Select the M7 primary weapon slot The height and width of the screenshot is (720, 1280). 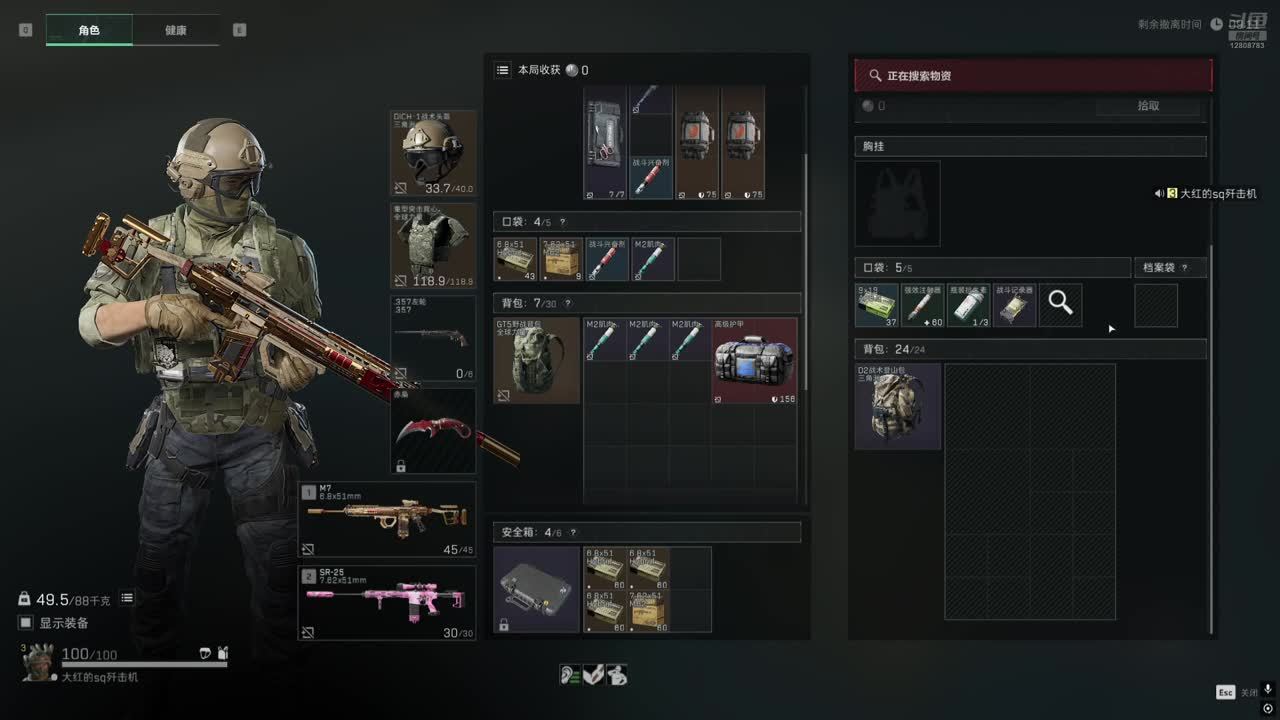(x=387, y=519)
